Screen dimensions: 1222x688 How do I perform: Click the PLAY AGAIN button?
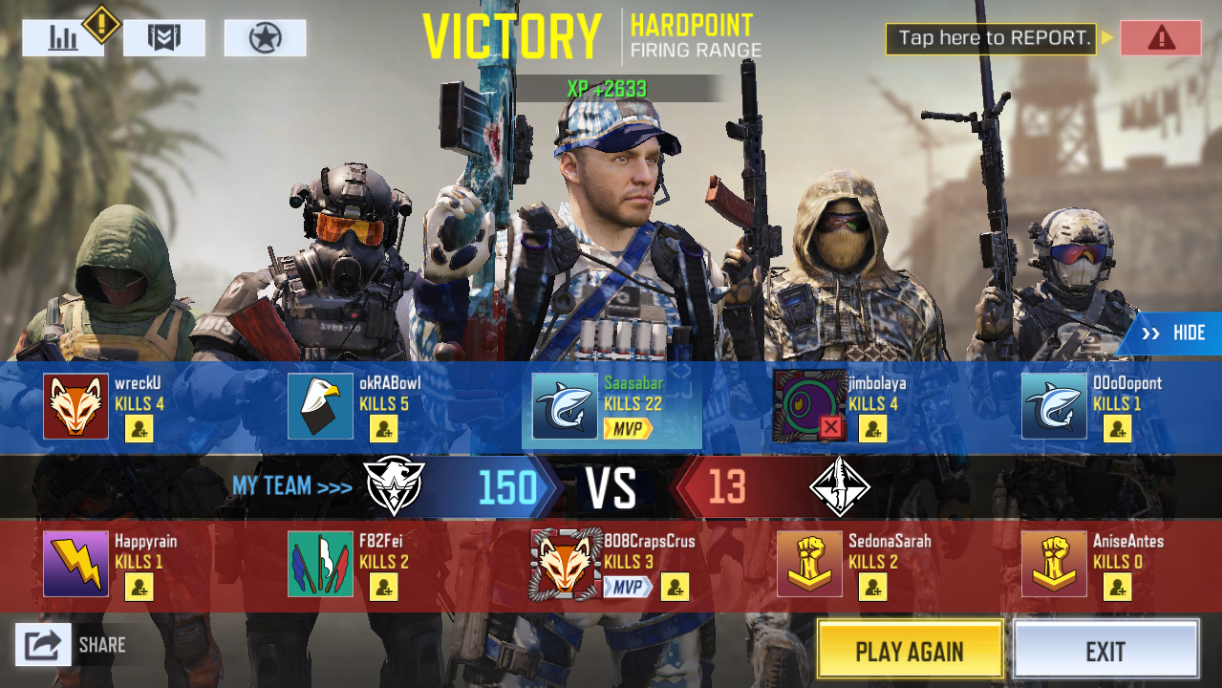click(x=909, y=651)
